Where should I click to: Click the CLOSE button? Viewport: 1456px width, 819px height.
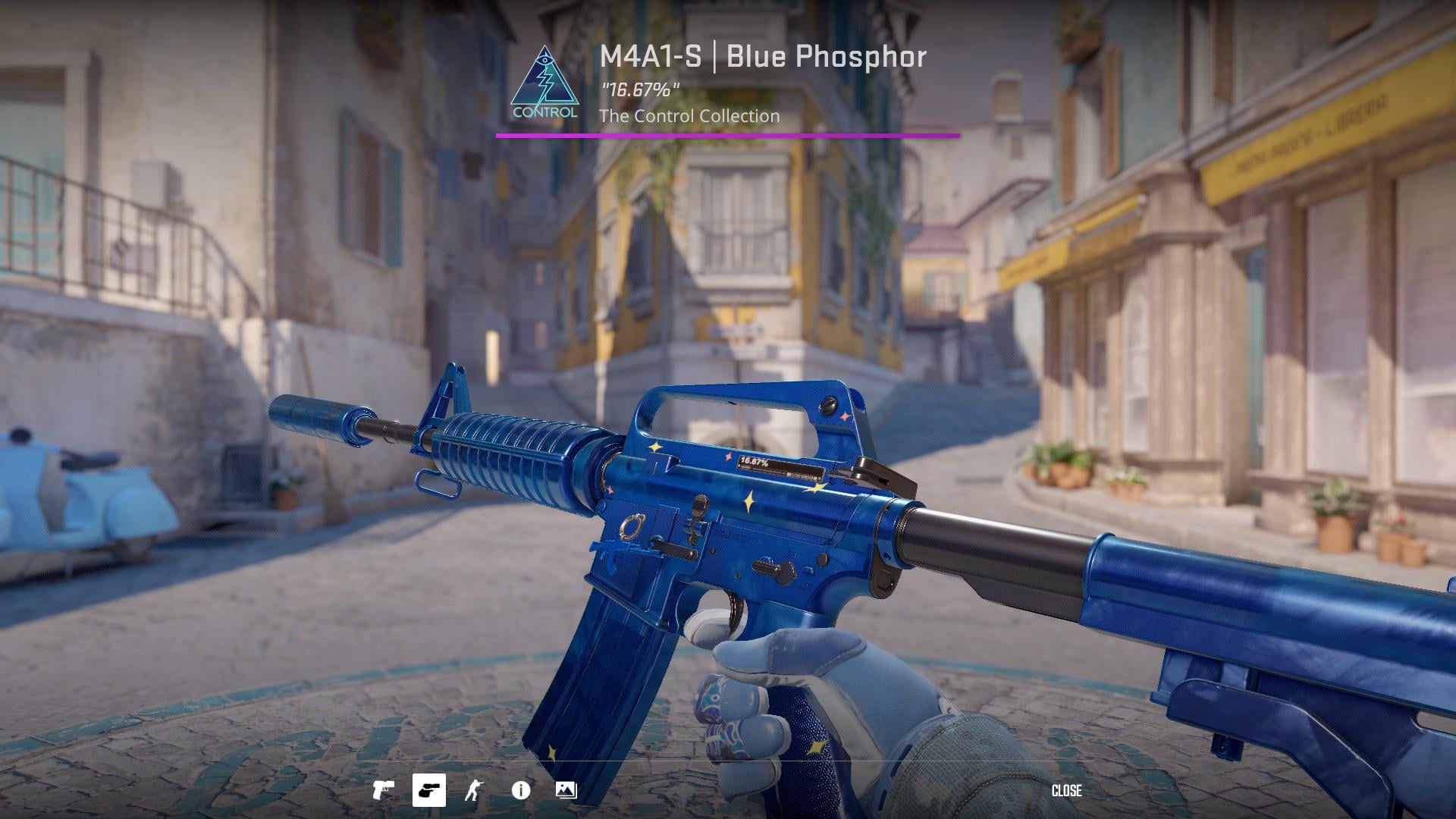(1068, 792)
